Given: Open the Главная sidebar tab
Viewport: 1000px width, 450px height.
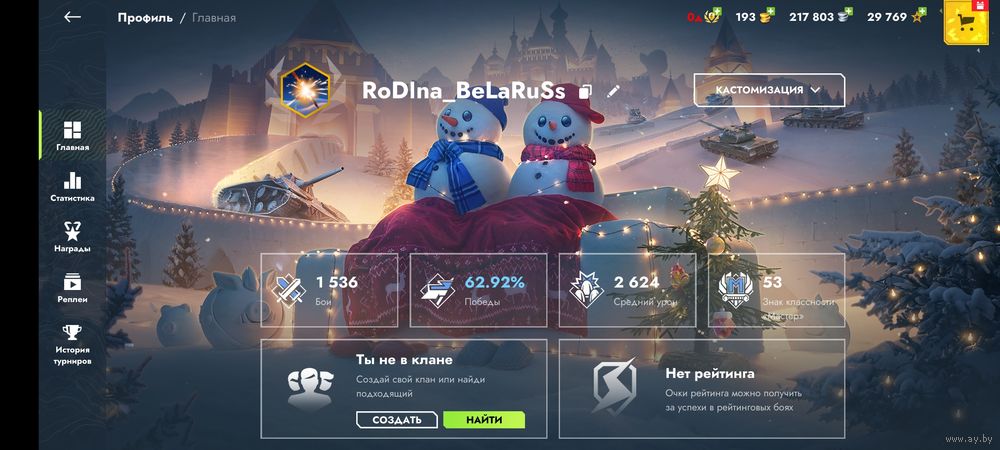Looking at the screenshot, I should [x=72, y=136].
